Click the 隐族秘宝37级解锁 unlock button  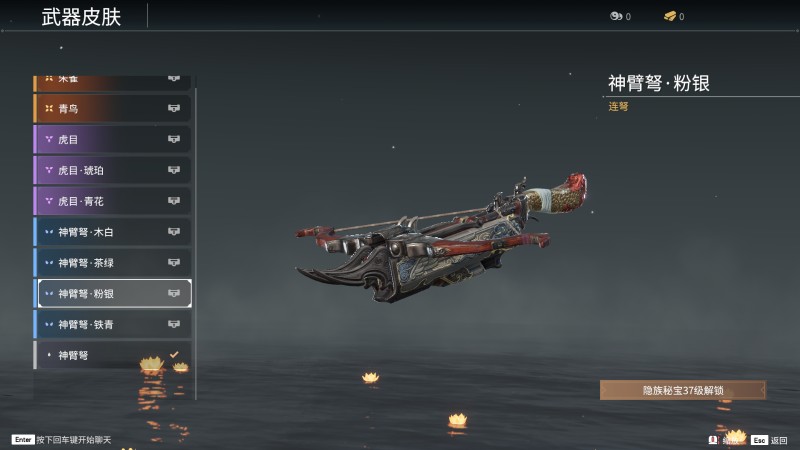[x=682, y=390]
